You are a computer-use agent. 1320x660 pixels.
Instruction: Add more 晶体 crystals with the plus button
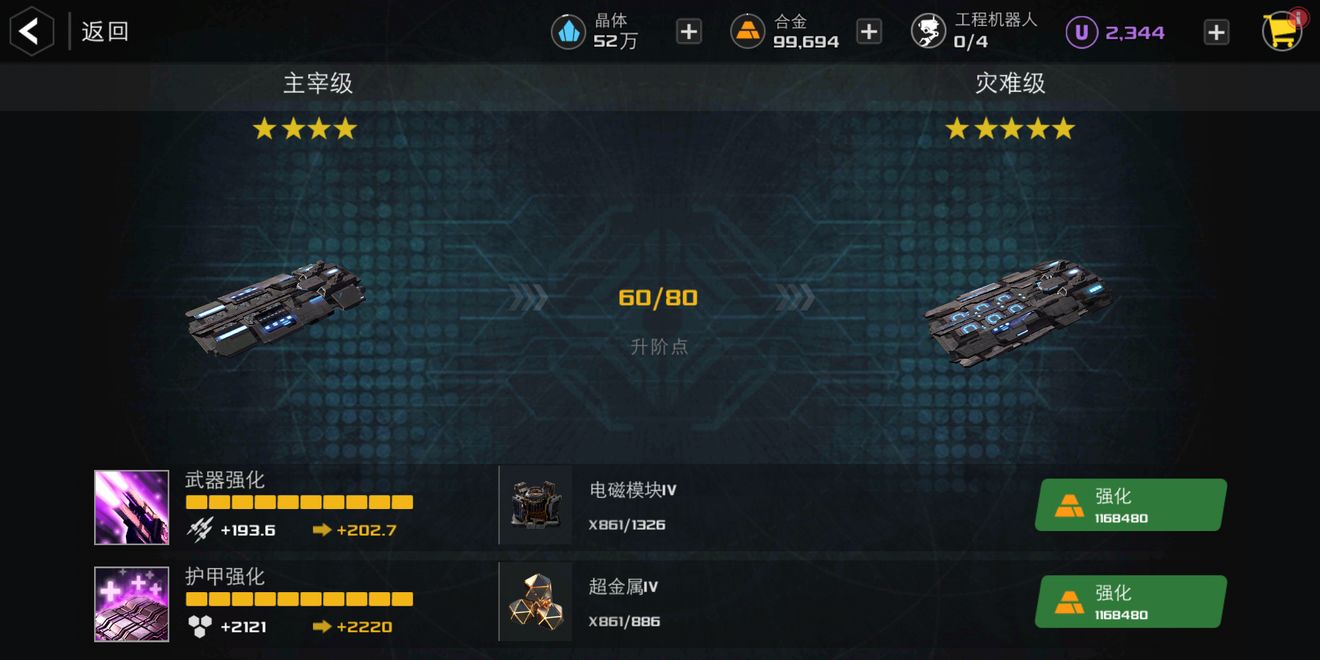[x=689, y=32]
